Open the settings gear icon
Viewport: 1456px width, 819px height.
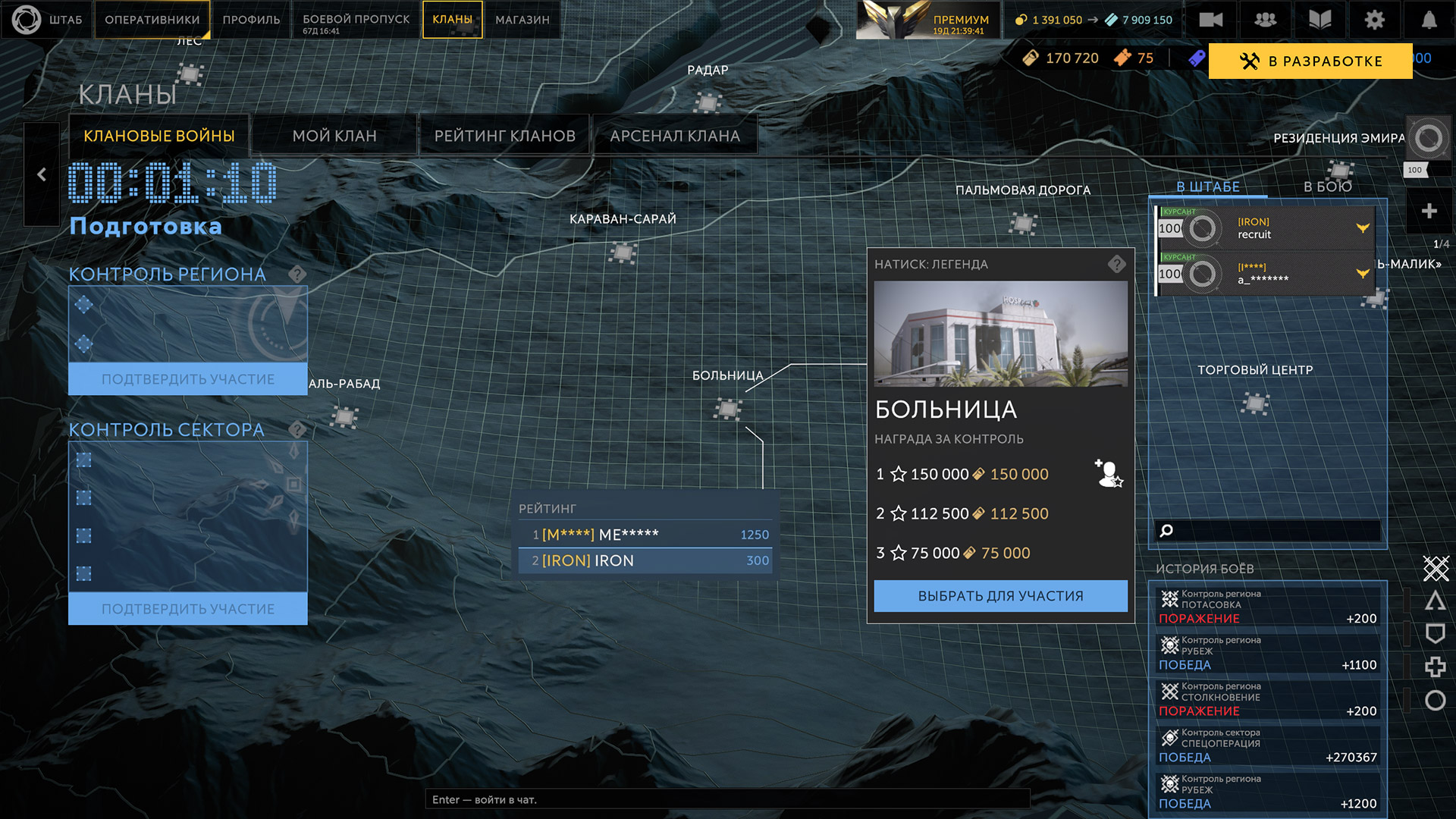point(1374,20)
